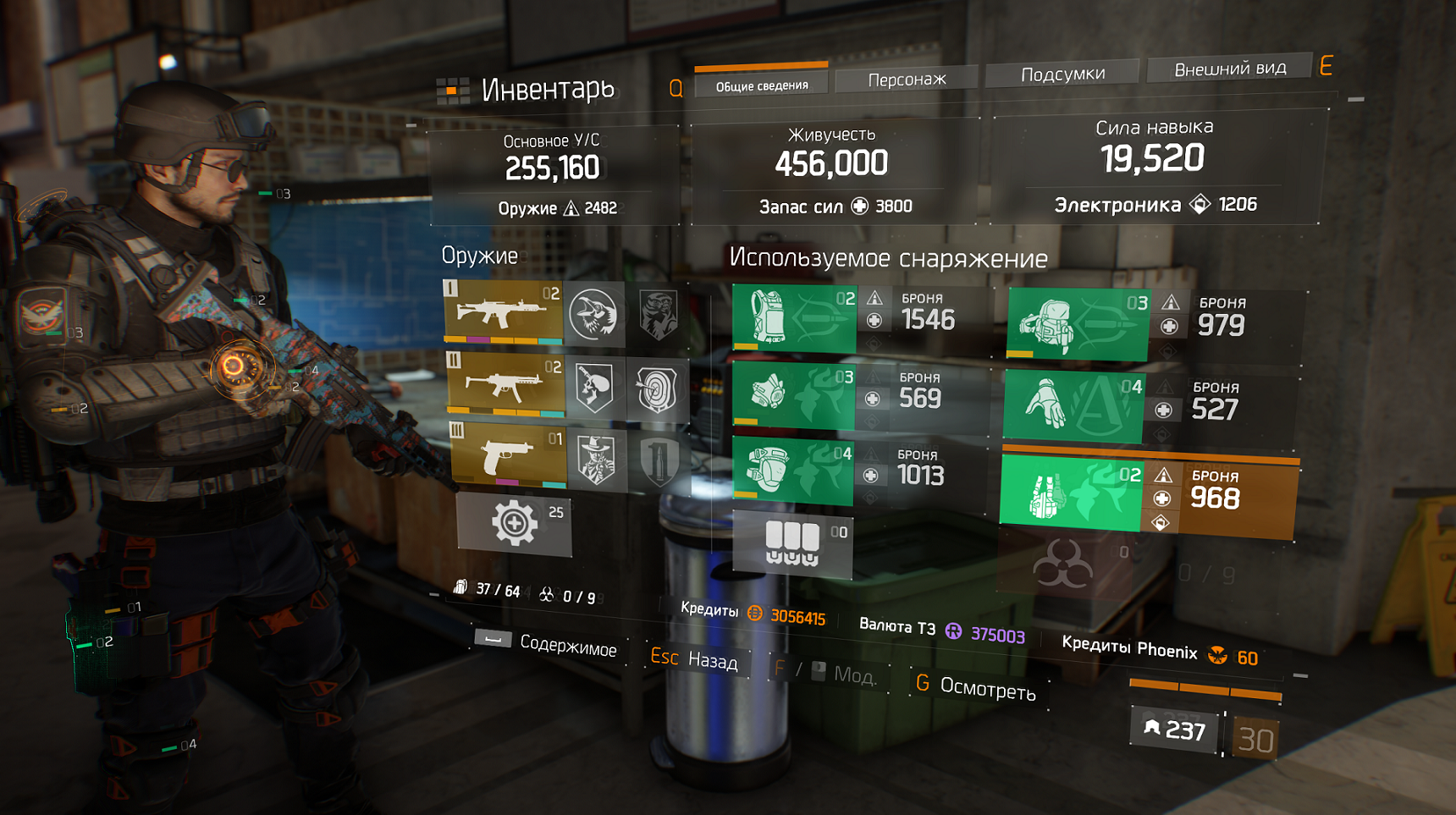Screen dimensions: 1456x815
Task: Switch to the Персонаж tab
Action: click(x=907, y=80)
